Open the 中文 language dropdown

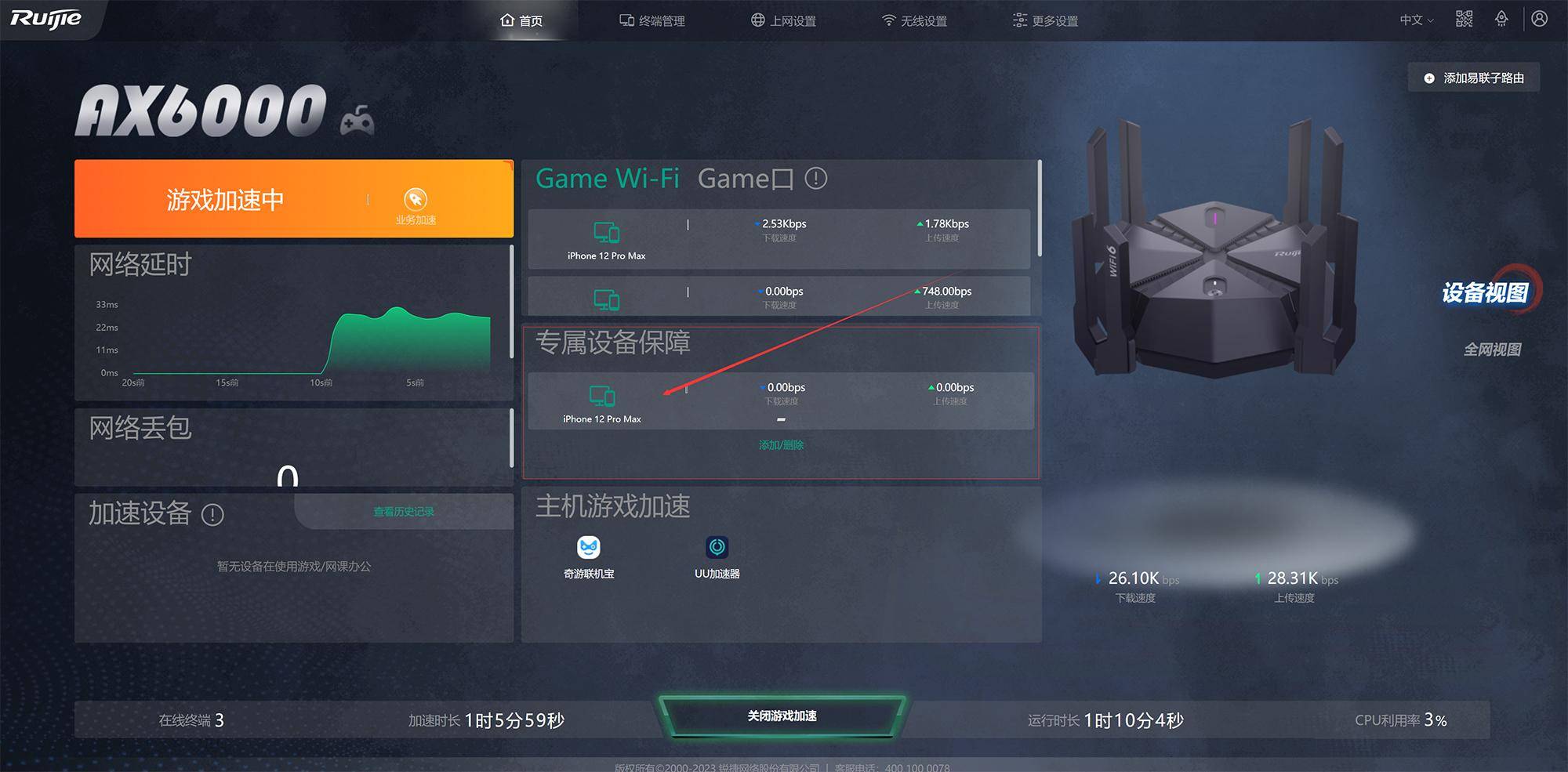pyautogui.click(x=1416, y=20)
